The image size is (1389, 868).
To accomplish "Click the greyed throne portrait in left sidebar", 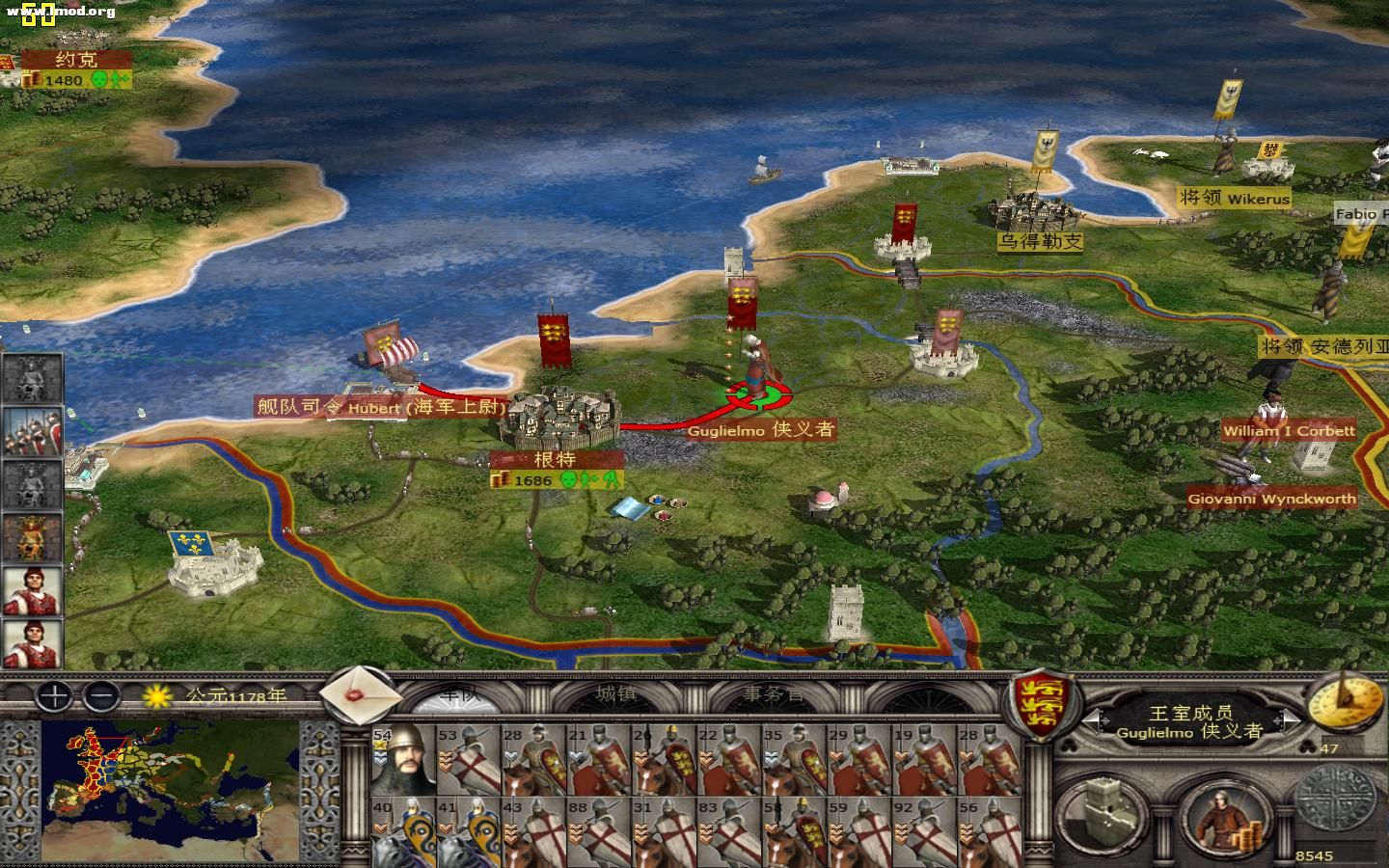I will (x=31, y=376).
